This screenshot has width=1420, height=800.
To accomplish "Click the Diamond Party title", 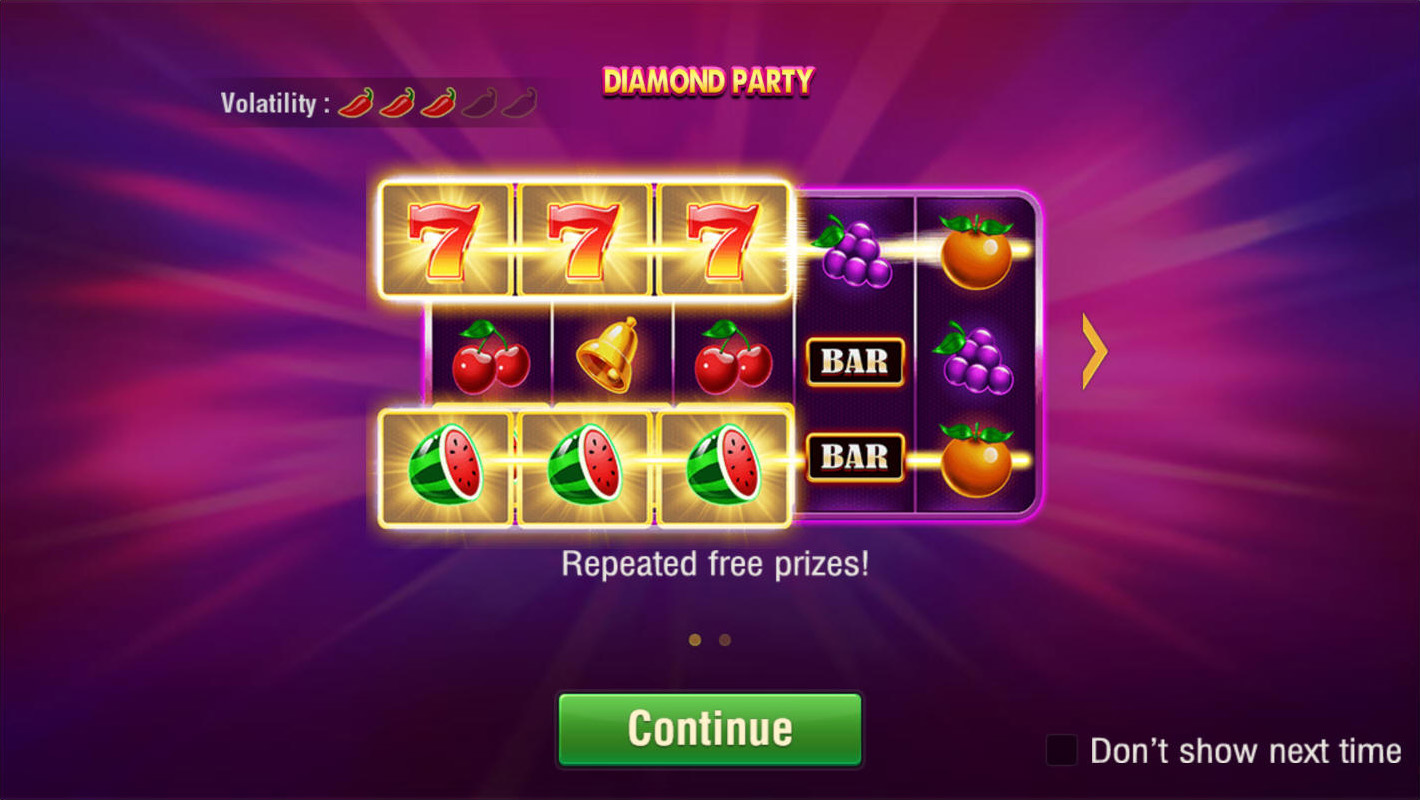I will (x=708, y=80).
